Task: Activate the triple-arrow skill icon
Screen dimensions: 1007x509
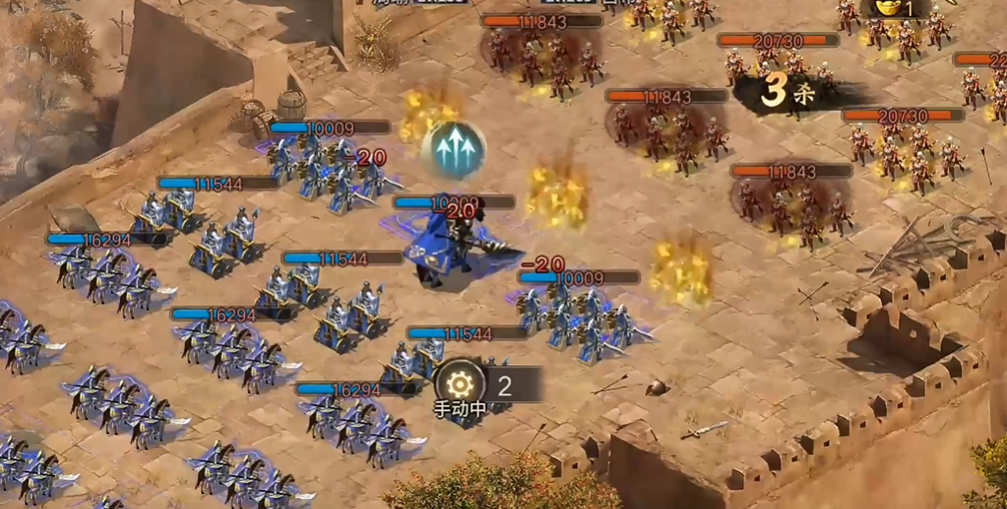Action: pyautogui.click(x=454, y=150)
